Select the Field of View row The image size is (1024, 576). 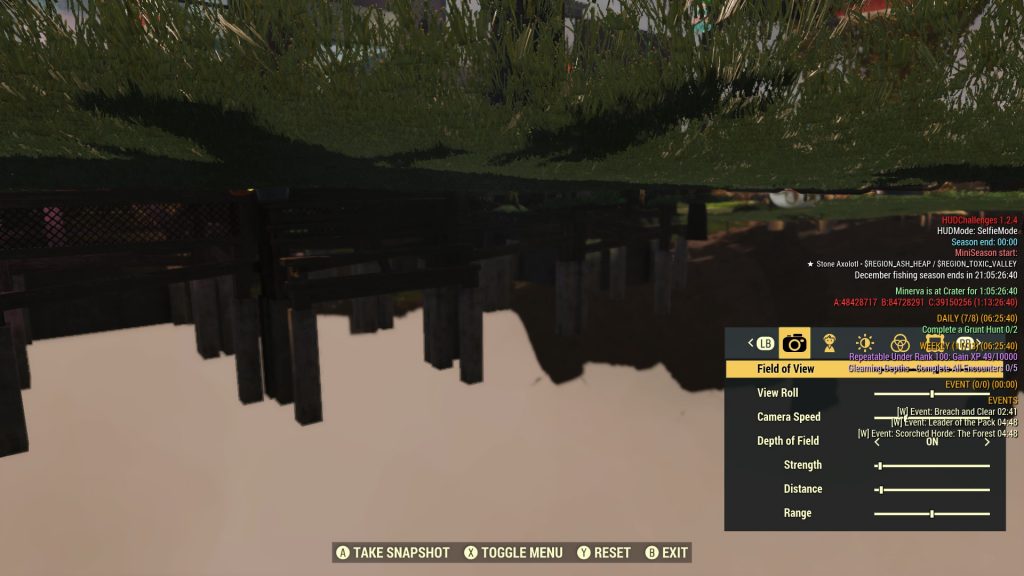[x=786, y=369]
